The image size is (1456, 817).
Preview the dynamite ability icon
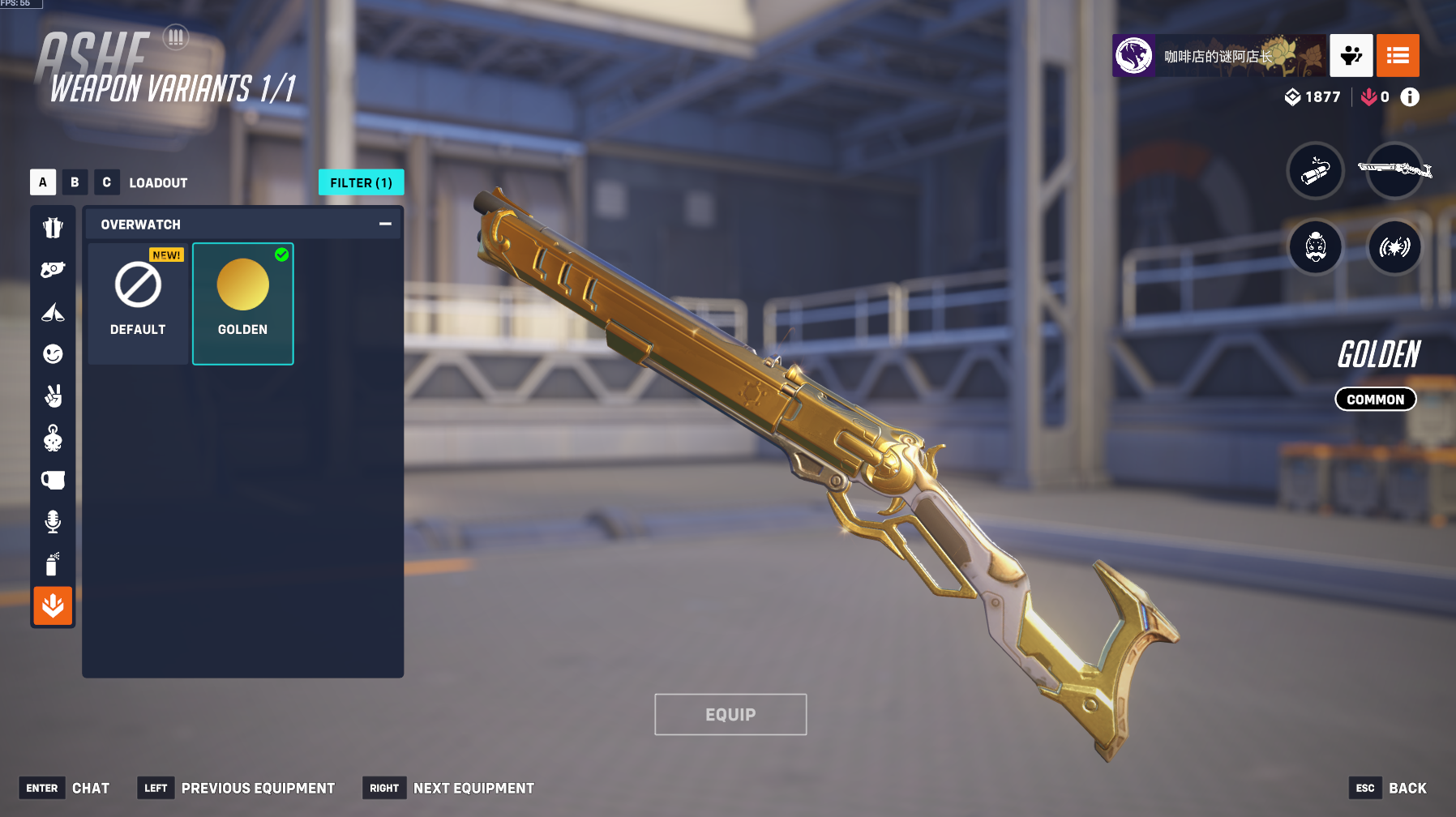point(1315,171)
